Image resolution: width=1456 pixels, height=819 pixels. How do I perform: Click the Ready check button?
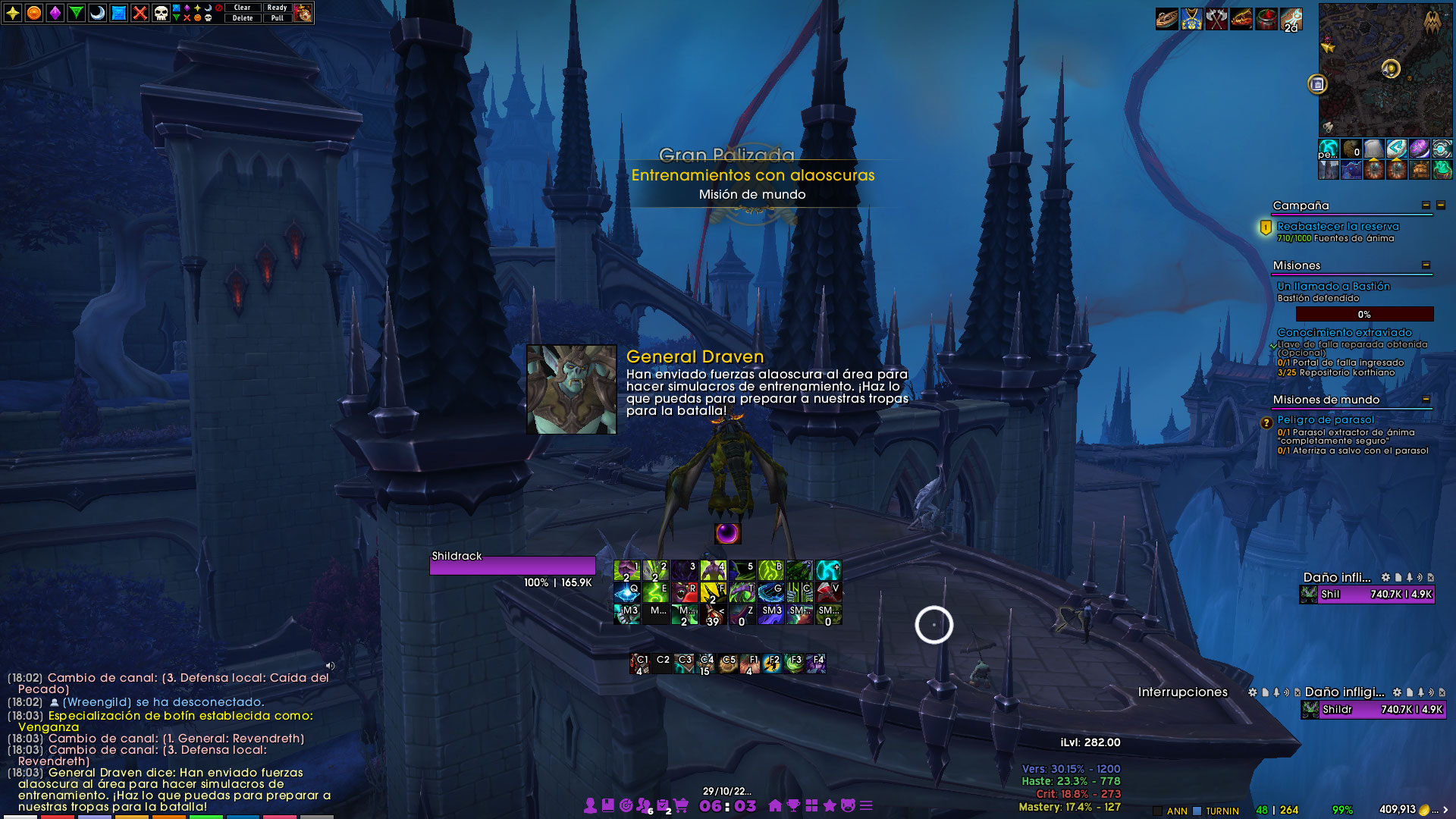[277, 8]
